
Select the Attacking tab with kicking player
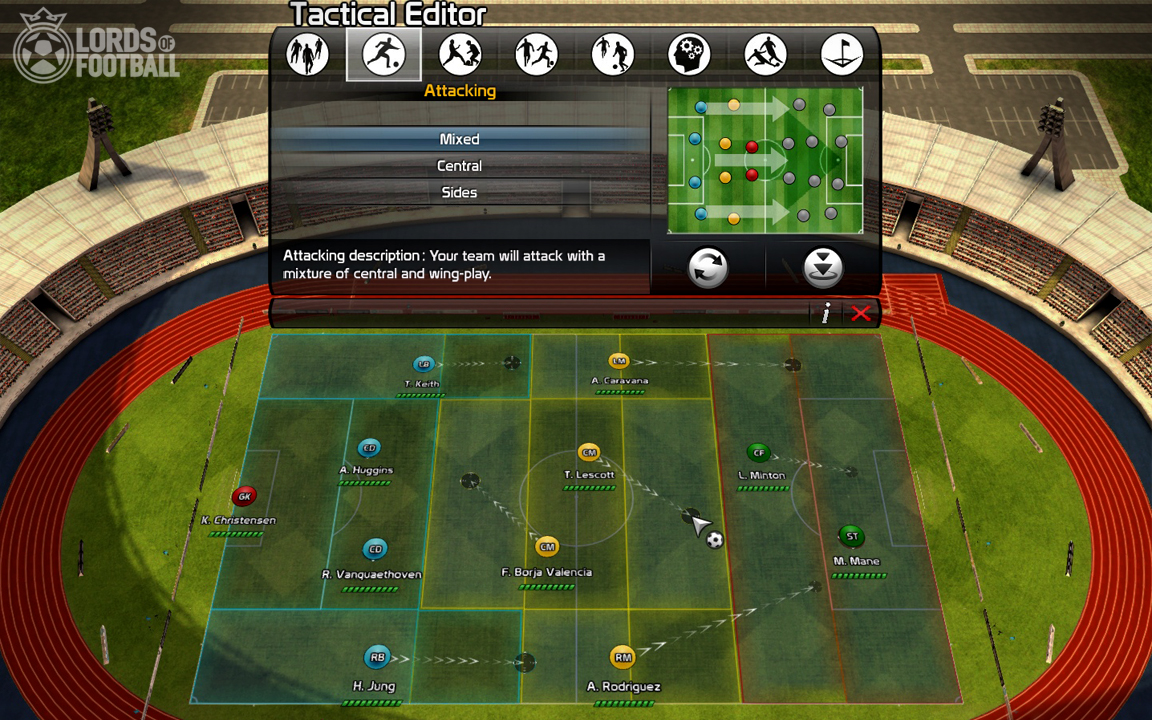click(x=384, y=54)
